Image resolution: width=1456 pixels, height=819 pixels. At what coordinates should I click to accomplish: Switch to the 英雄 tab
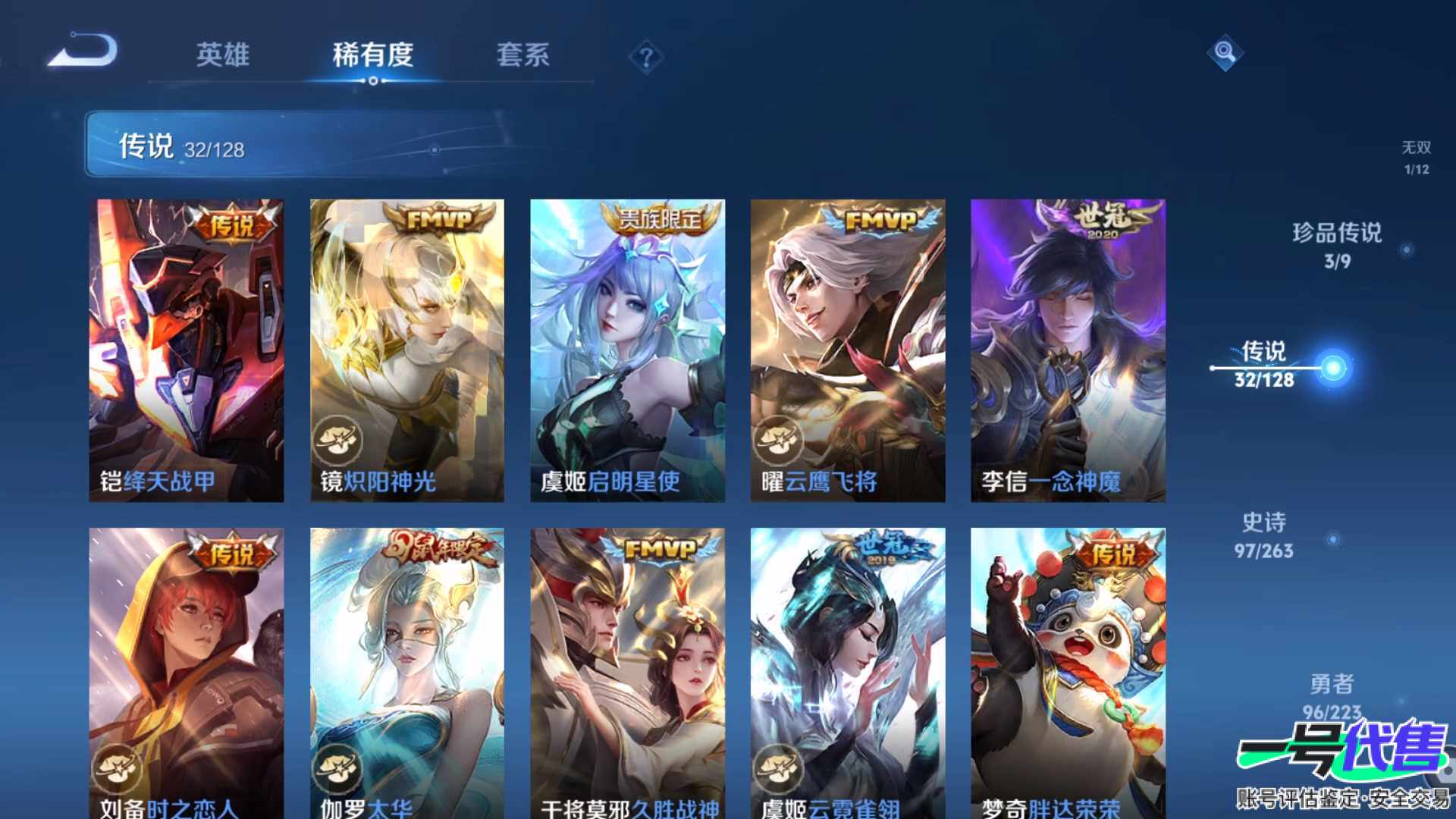(x=222, y=55)
